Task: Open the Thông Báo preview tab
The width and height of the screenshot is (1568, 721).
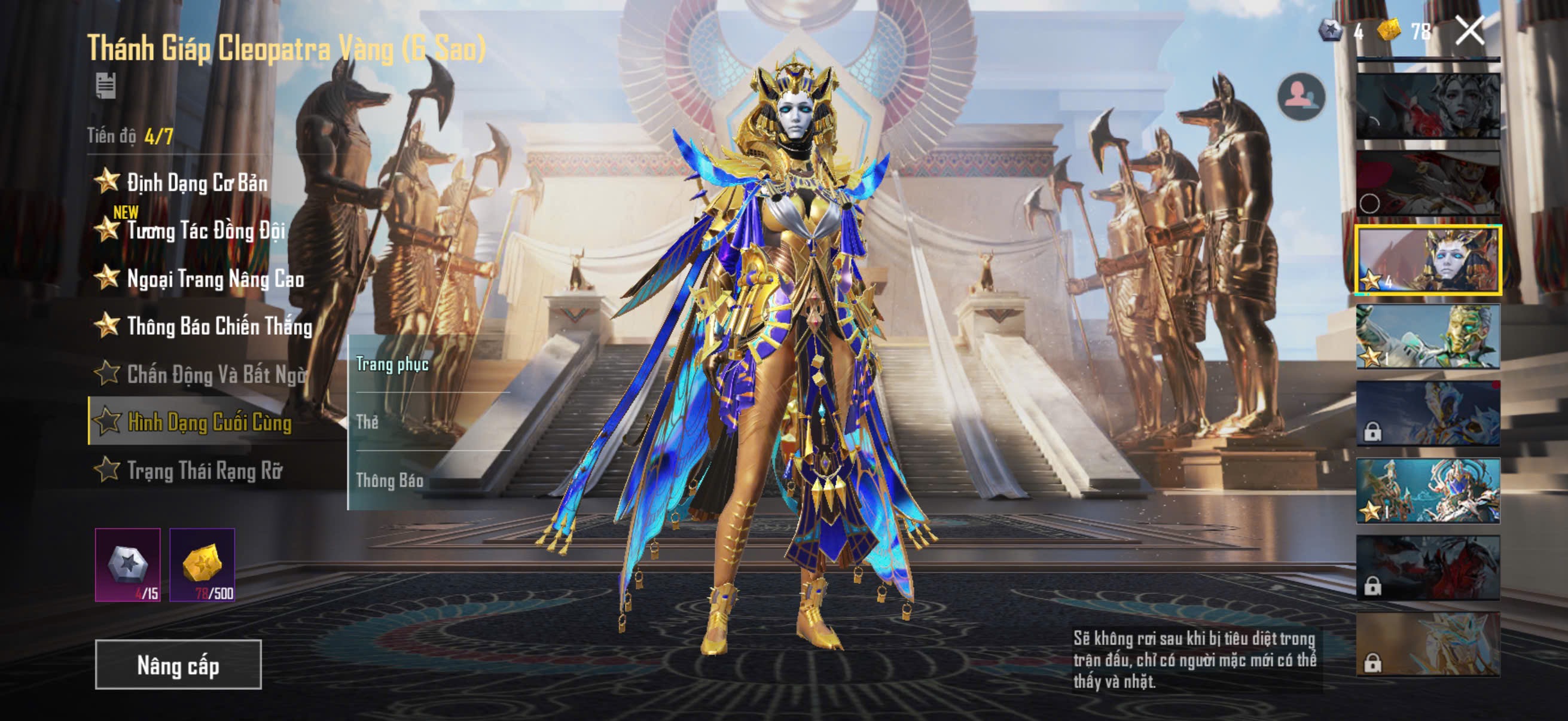Action: coord(389,481)
